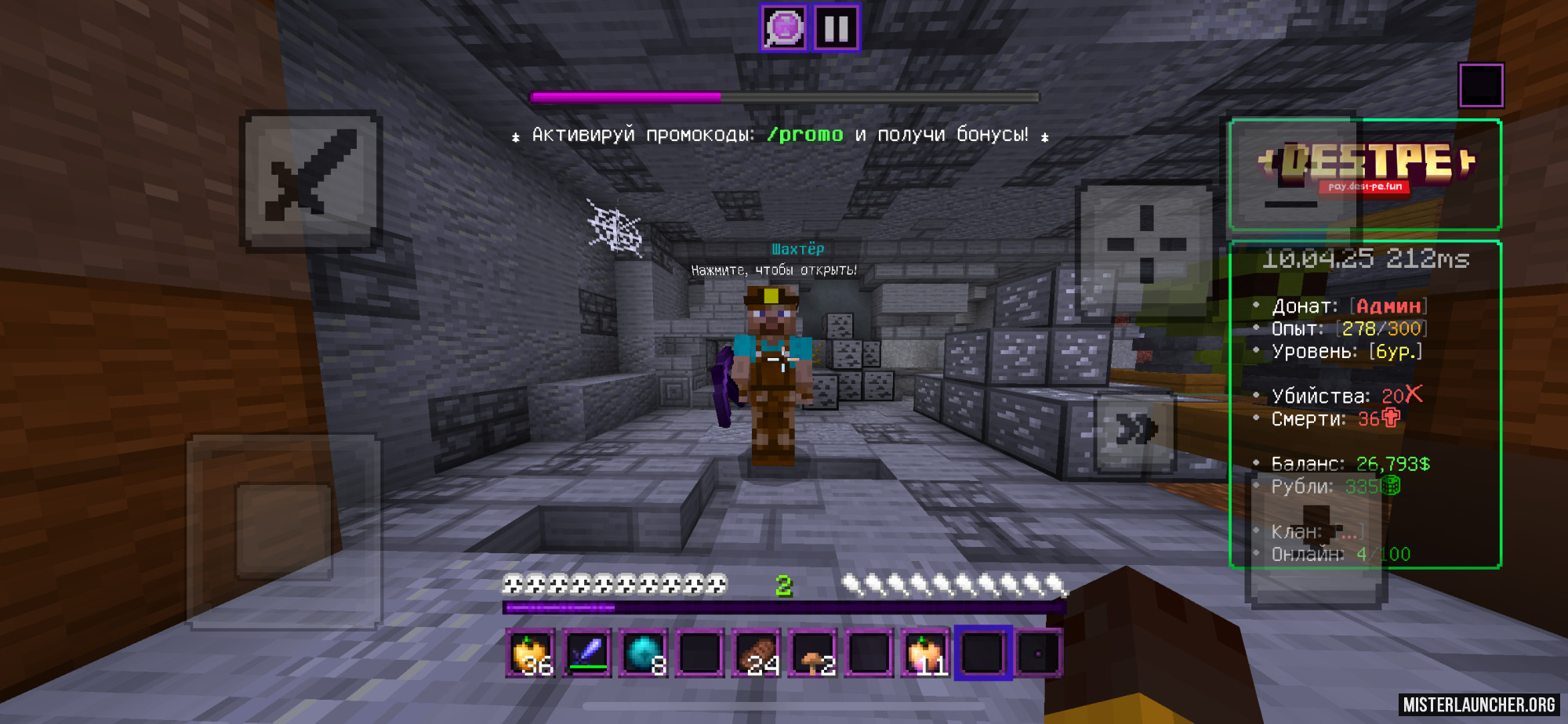
Task: Tap the sword attack button
Action: click(x=311, y=180)
